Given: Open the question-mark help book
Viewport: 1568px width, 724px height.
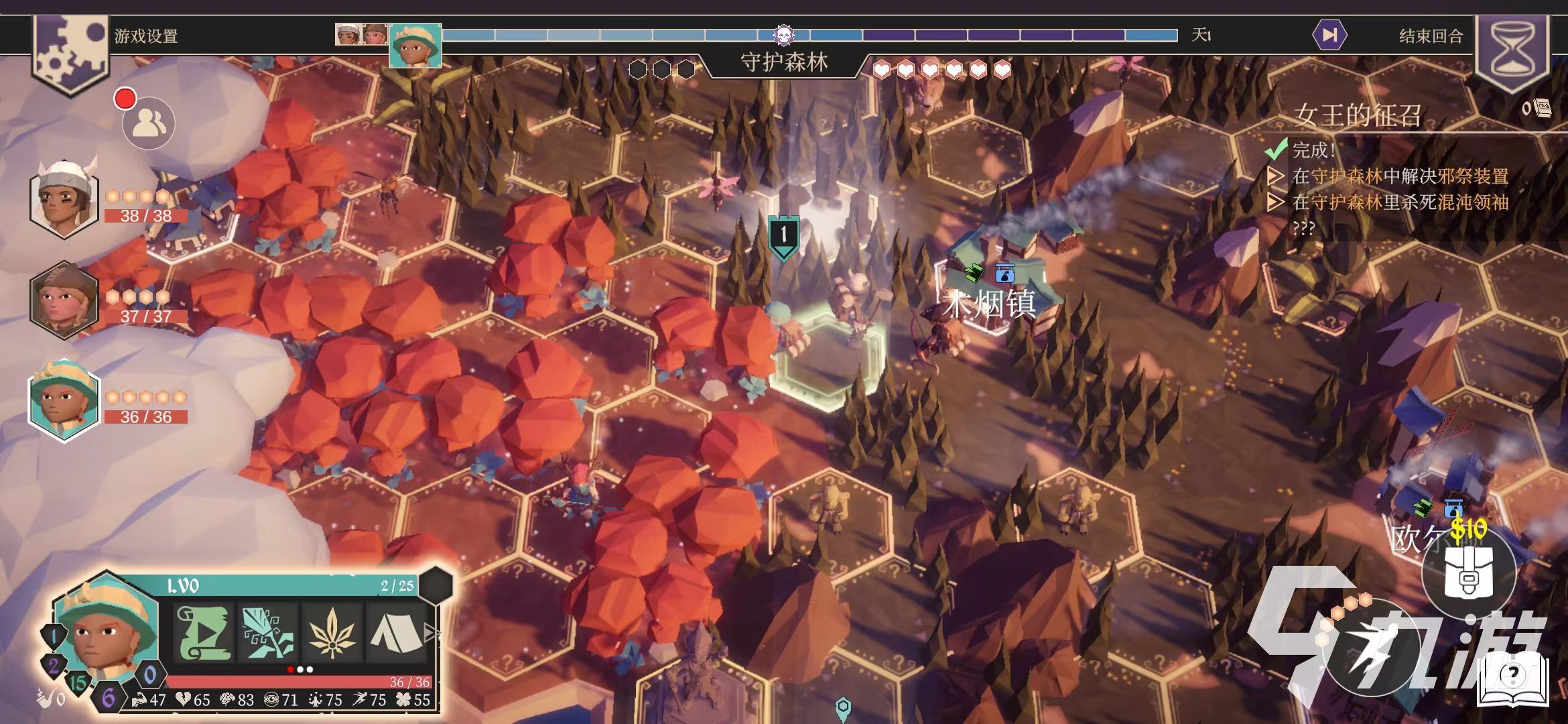Looking at the screenshot, I should (x=1512, y=678).
